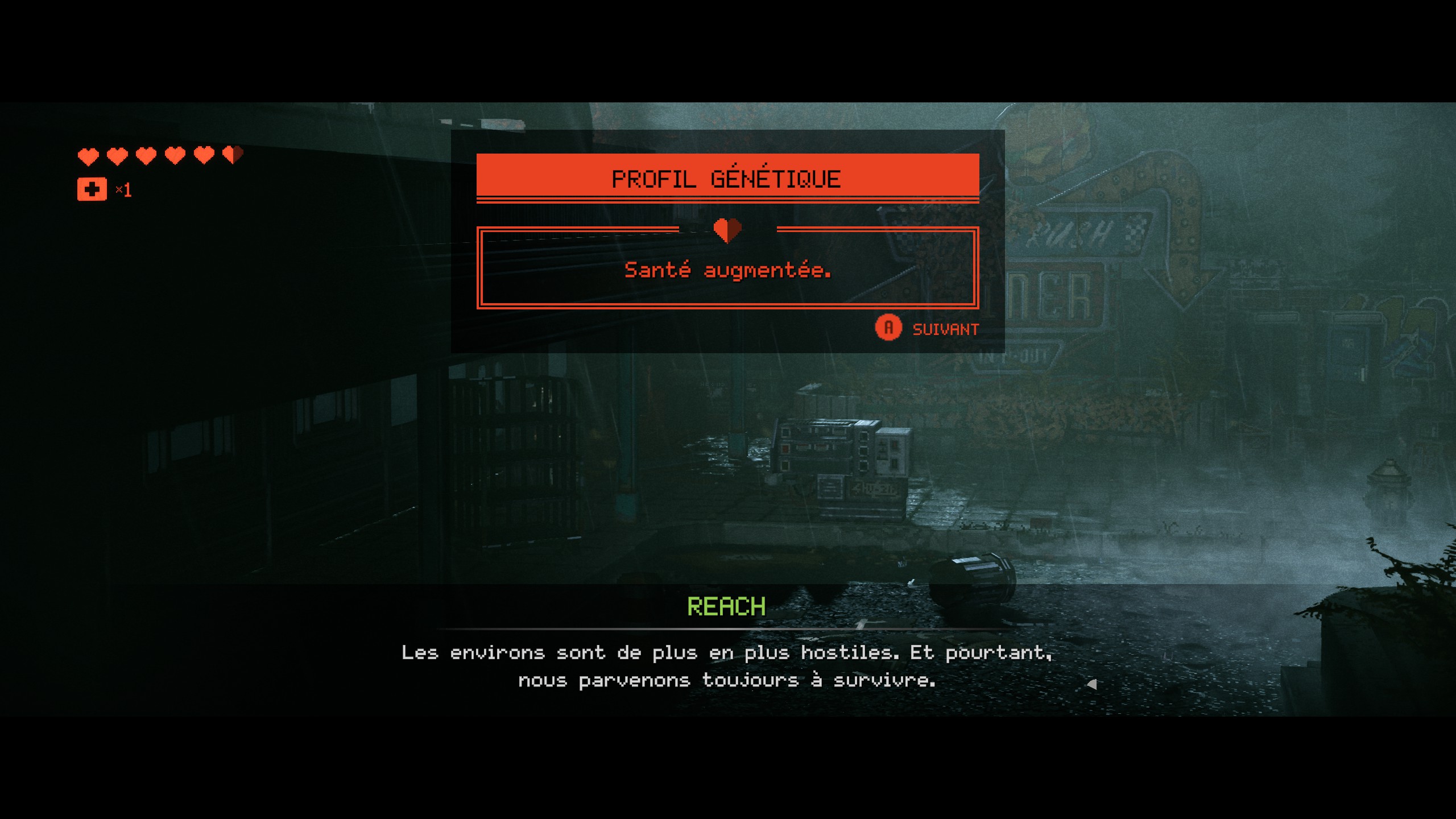Image resolution: width=1456 pixels, height=819 pixels.
Task: Continue with the SUIVANT label
Action: [x=945, y=329]
